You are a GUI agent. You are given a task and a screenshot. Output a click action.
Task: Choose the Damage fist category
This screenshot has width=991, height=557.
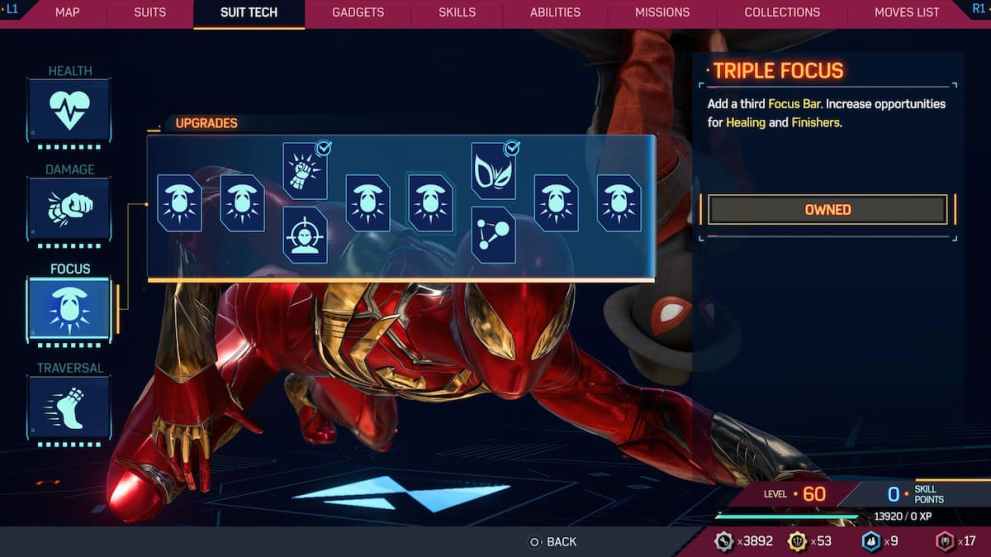pos(69,208)
